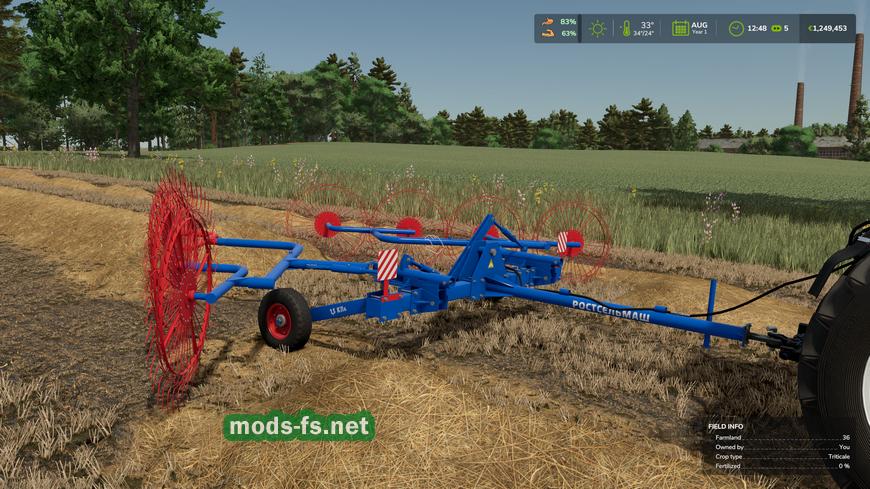Click the Field Info panel header

point(725,426)
